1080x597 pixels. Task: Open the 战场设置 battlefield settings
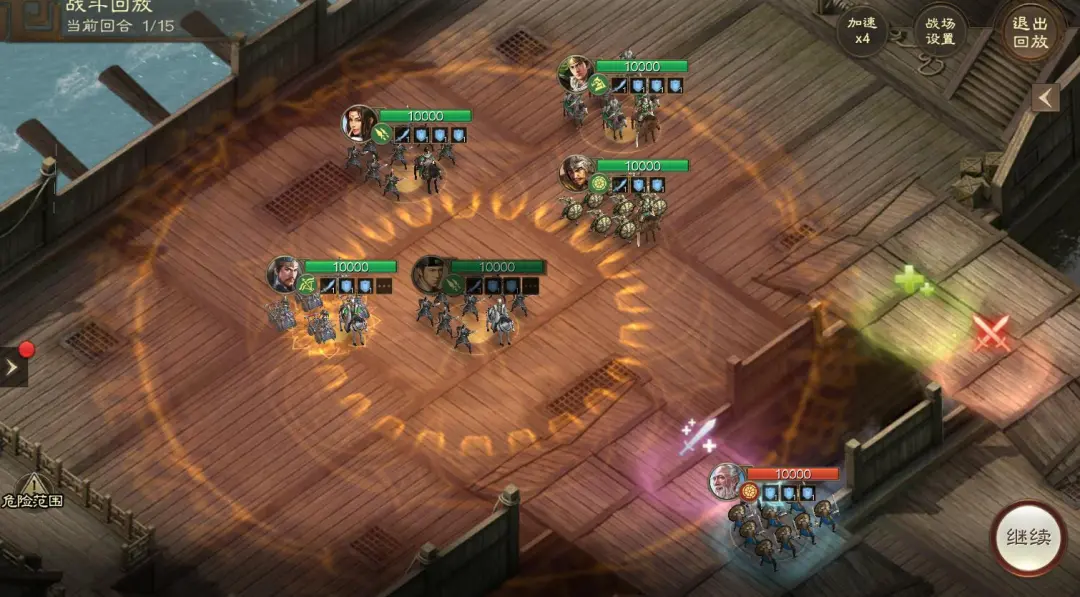point(940,31)
